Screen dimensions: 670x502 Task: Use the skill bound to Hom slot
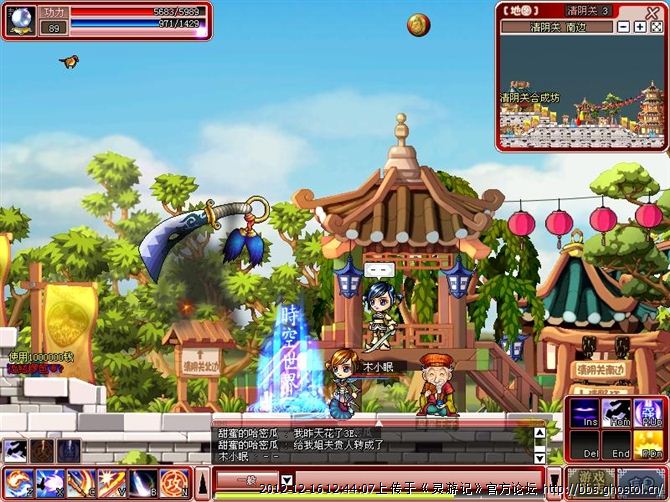pyautogui.click(x=618, y=413)
